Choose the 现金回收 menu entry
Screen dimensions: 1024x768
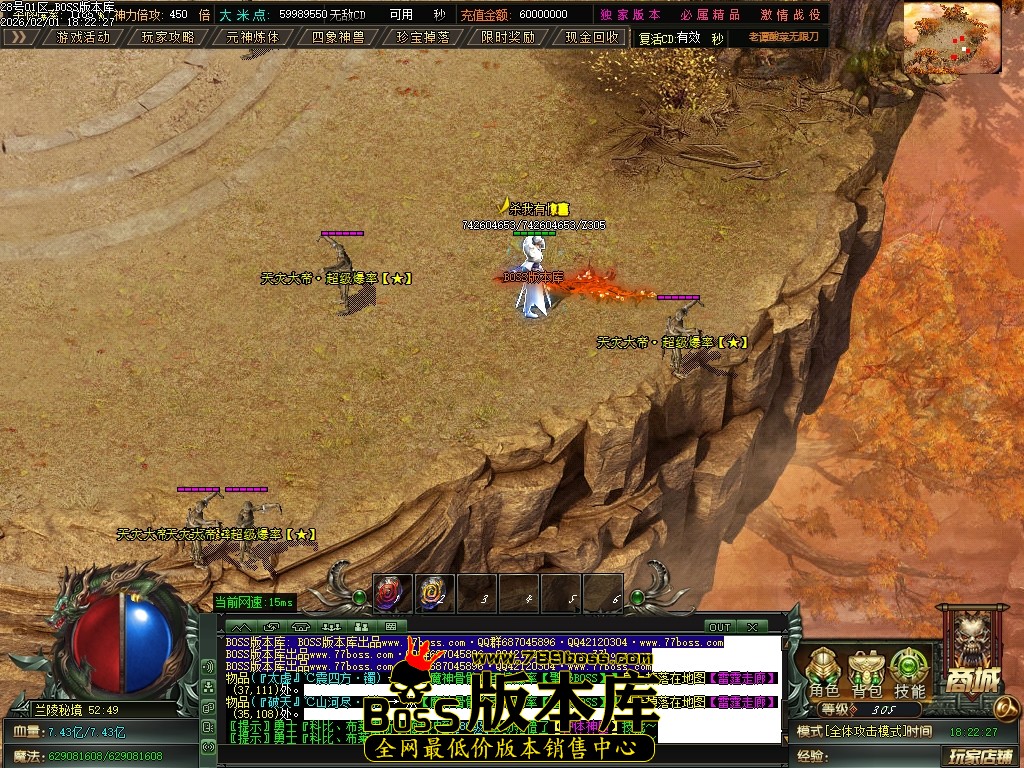(592, 37)
